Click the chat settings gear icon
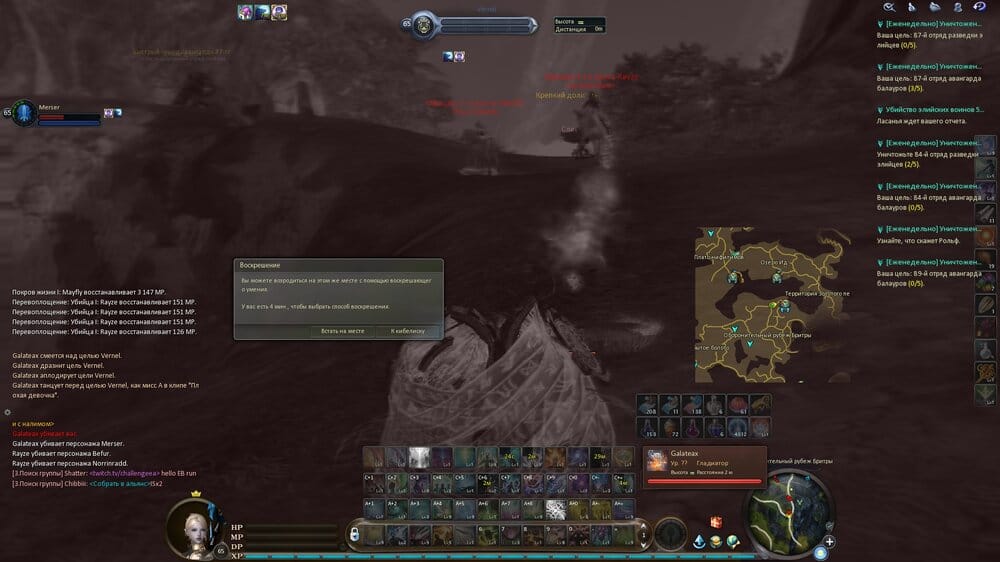Screen dimensions: 1000x562 coord(7,412)
